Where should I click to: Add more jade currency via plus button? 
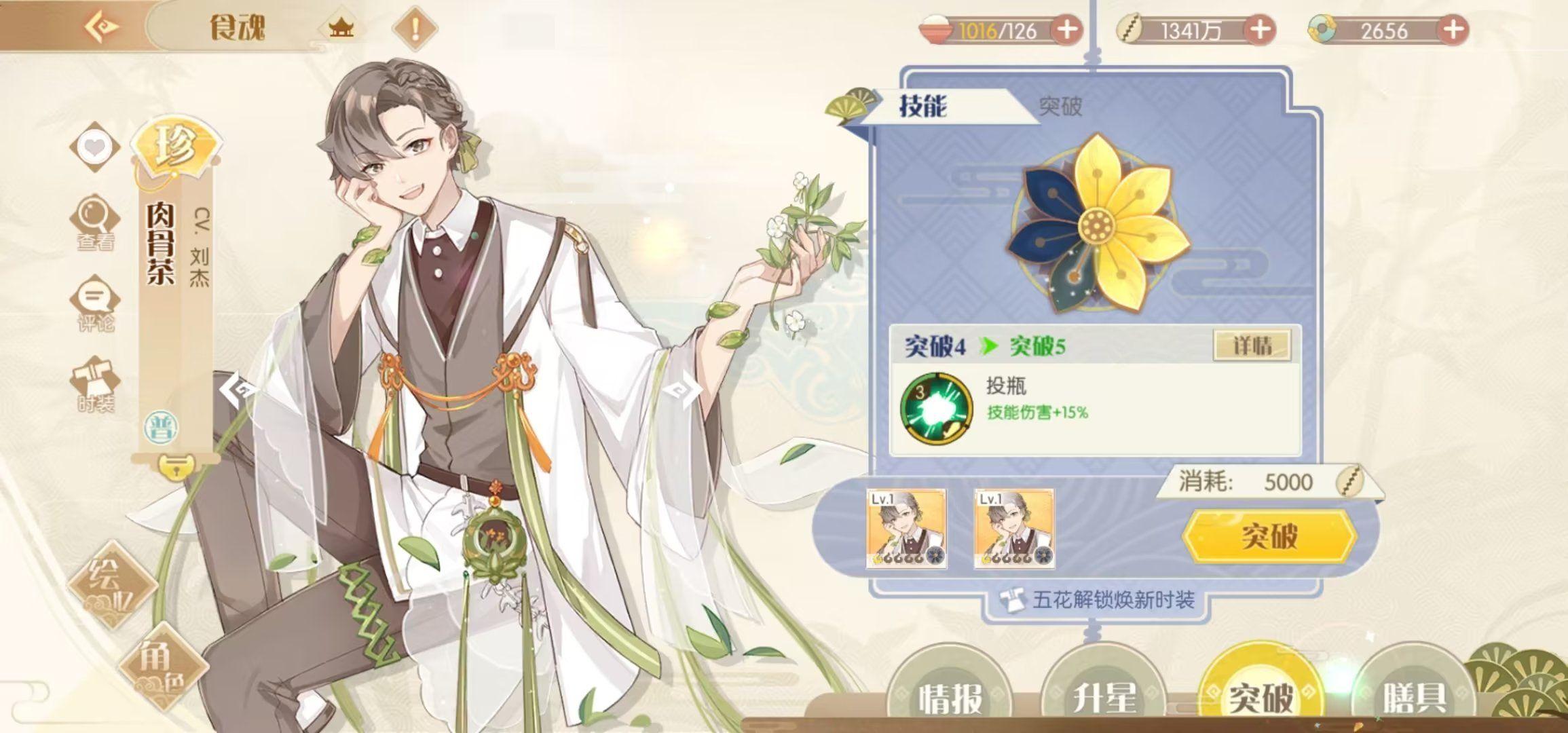pos(1453,30)
